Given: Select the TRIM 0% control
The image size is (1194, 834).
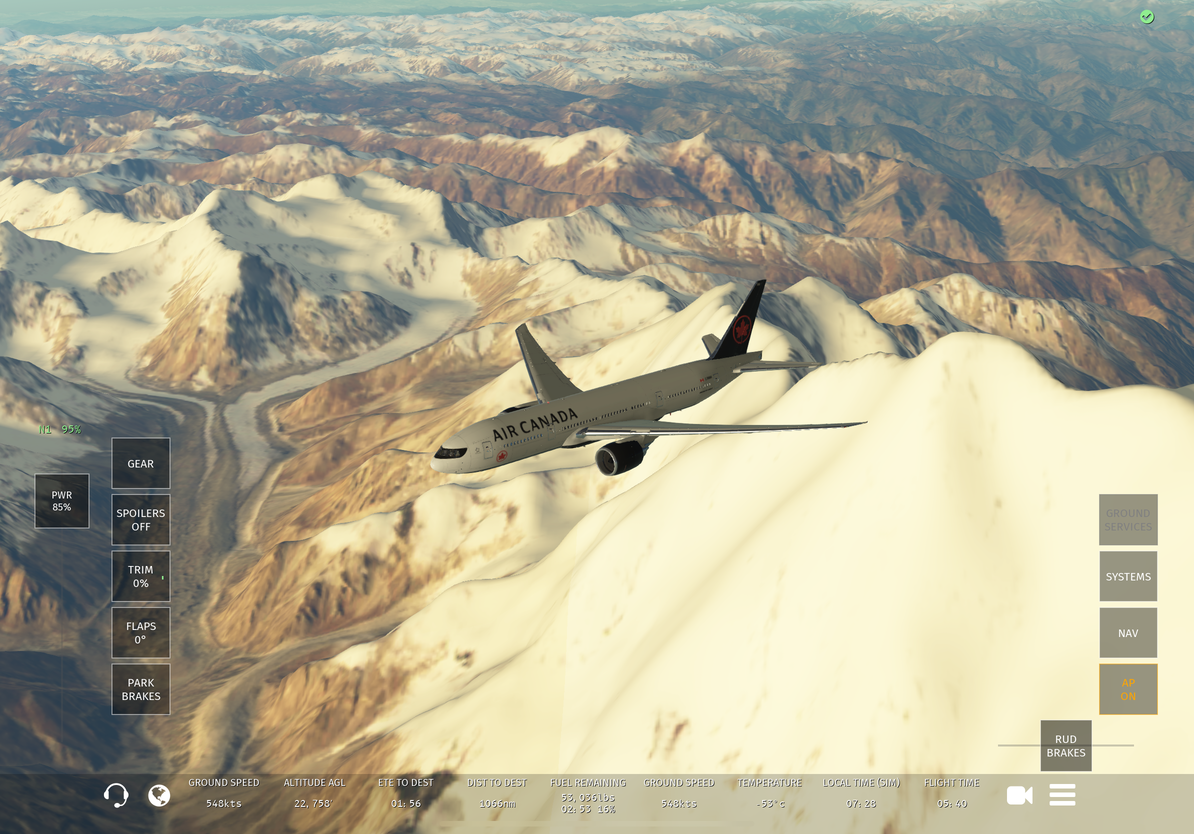Looking at the screenshot, I should [x=141, y=576].
